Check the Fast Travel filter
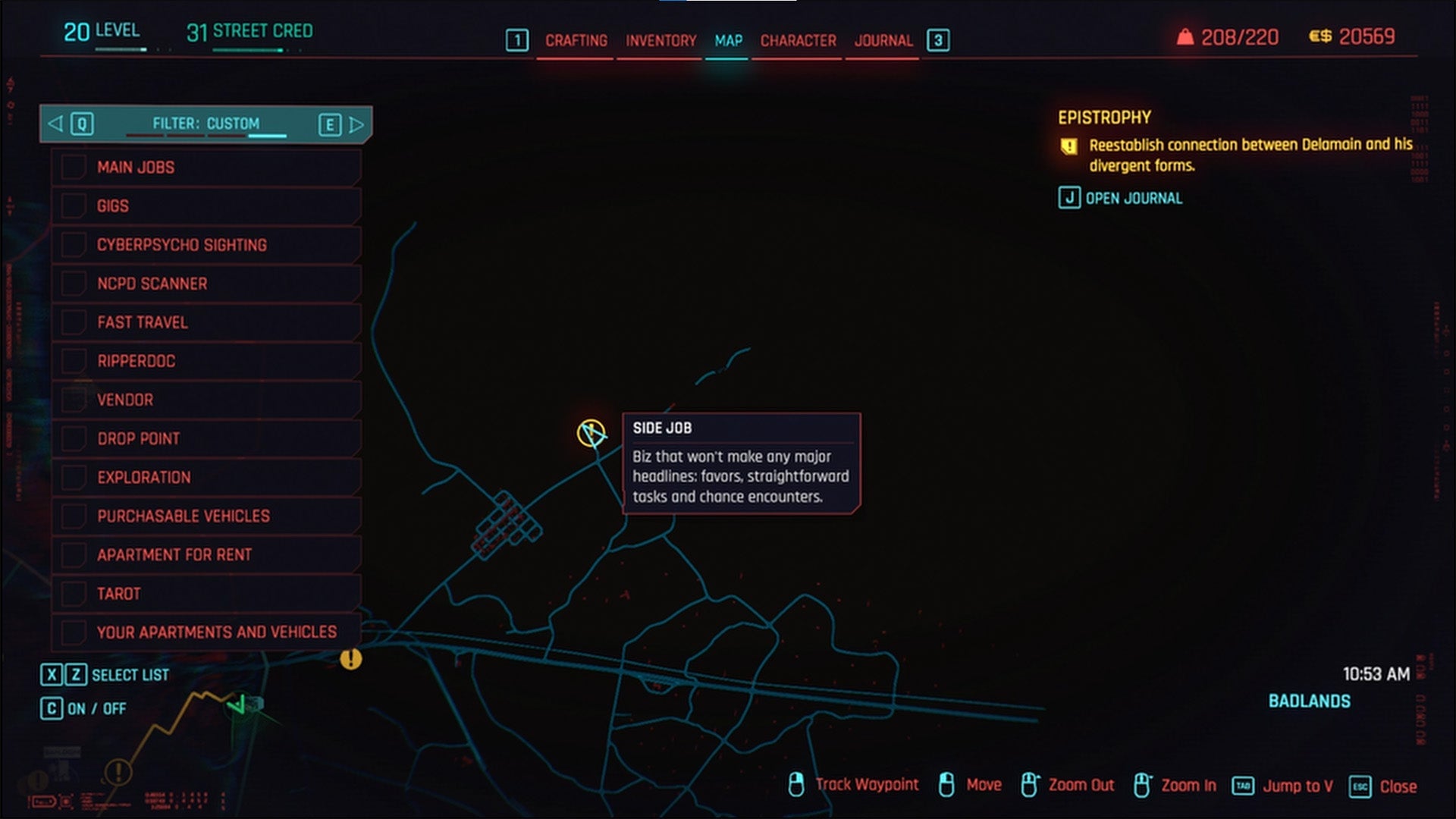Viewport: 1456px width, 819px height. 74,322
